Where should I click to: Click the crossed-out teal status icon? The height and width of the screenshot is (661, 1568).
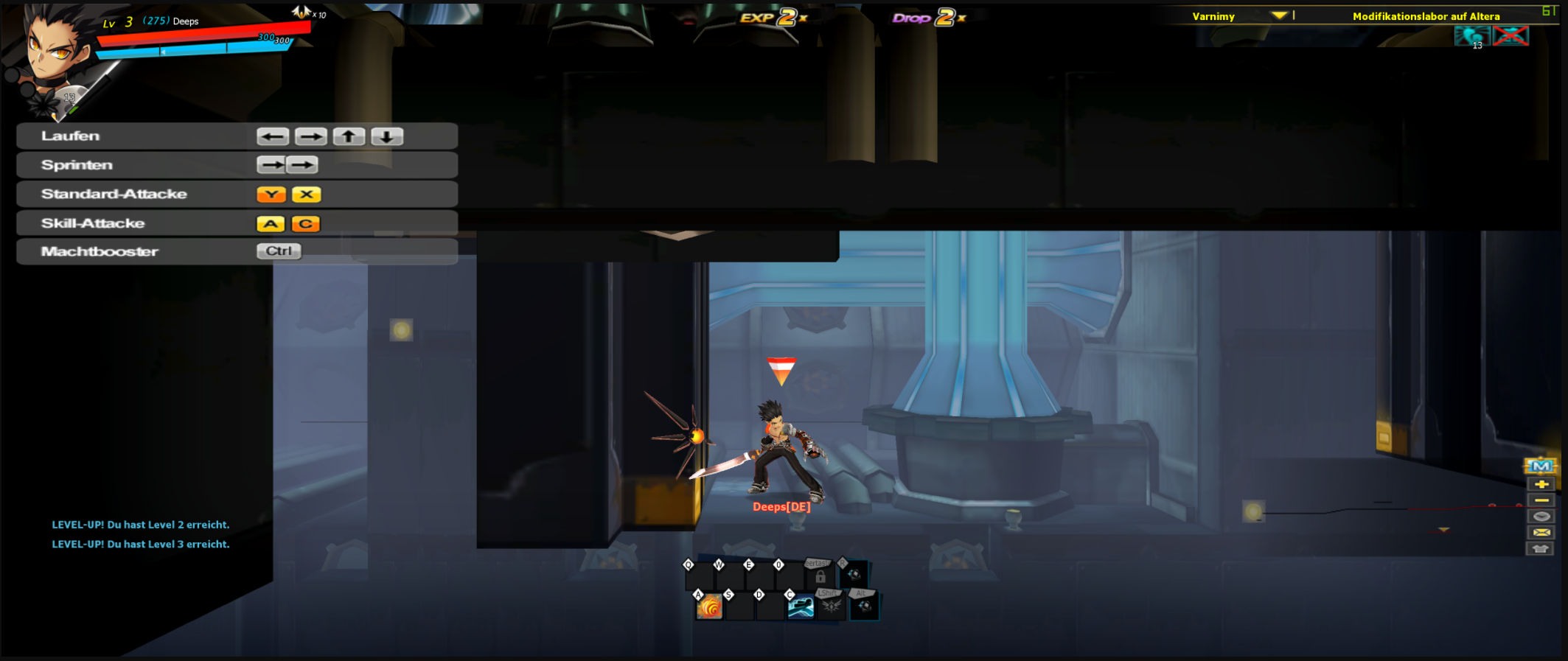pos(1510,35)
